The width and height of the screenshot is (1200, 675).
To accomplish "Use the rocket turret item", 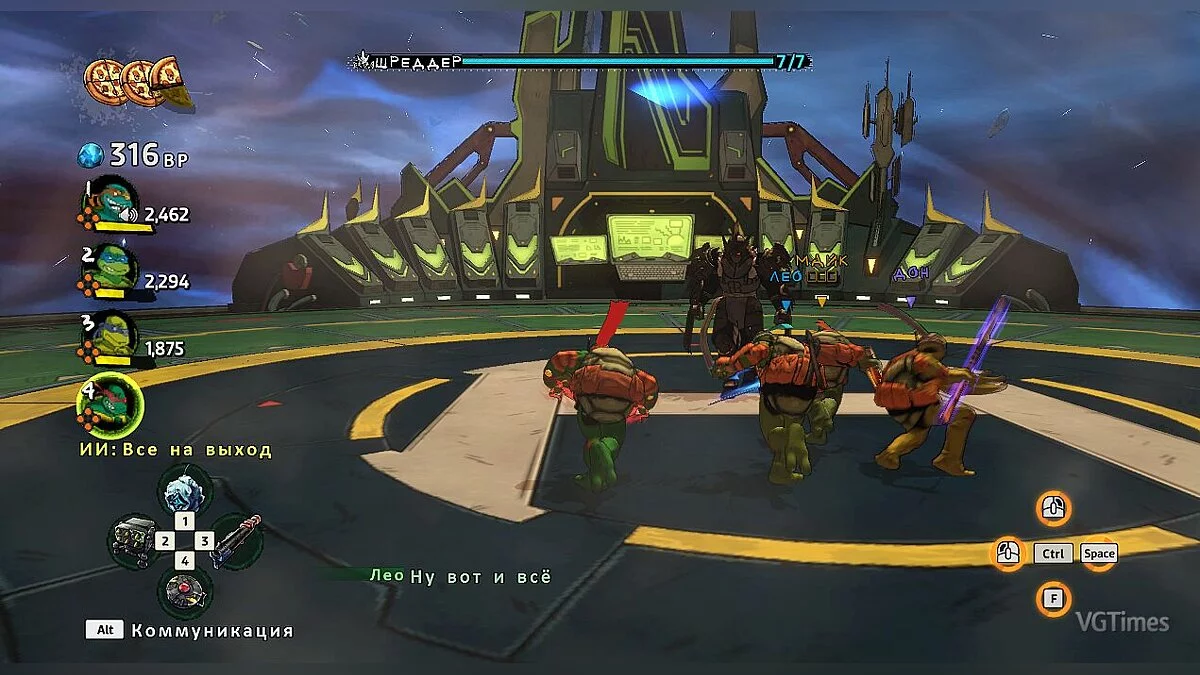I will pyautogui.click(x=133, y=541).
